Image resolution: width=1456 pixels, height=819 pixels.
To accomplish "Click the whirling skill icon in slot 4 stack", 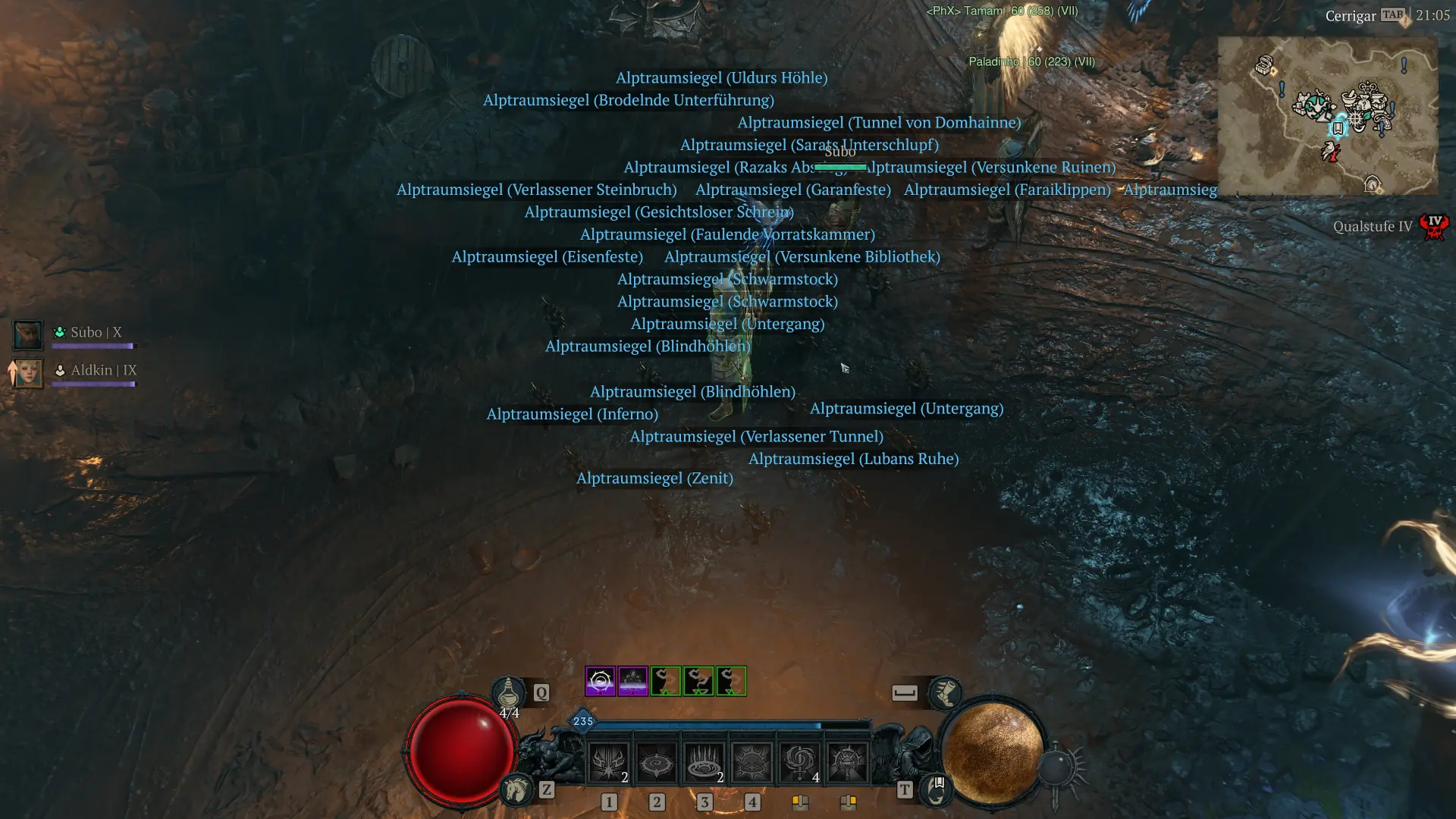I will click(x=799, y=762).
